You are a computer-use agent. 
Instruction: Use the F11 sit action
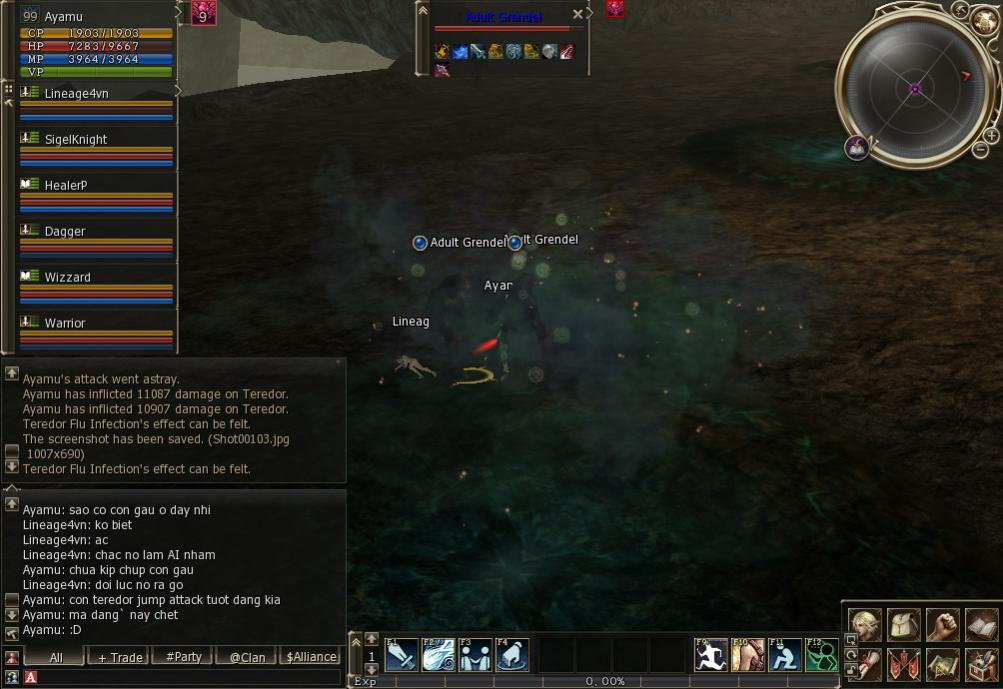(785, 655)
